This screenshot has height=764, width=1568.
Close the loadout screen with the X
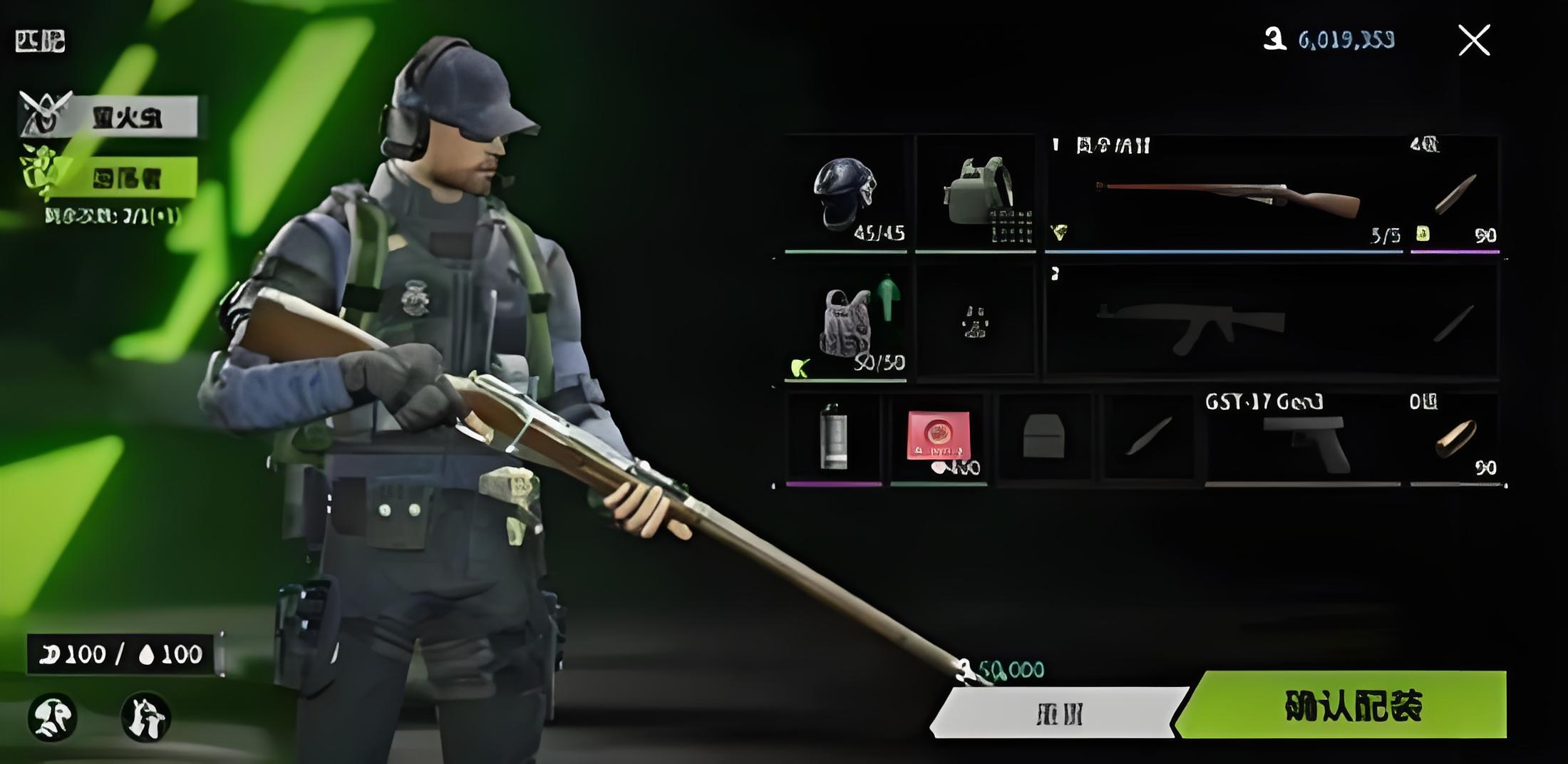tap(1474, 40)
